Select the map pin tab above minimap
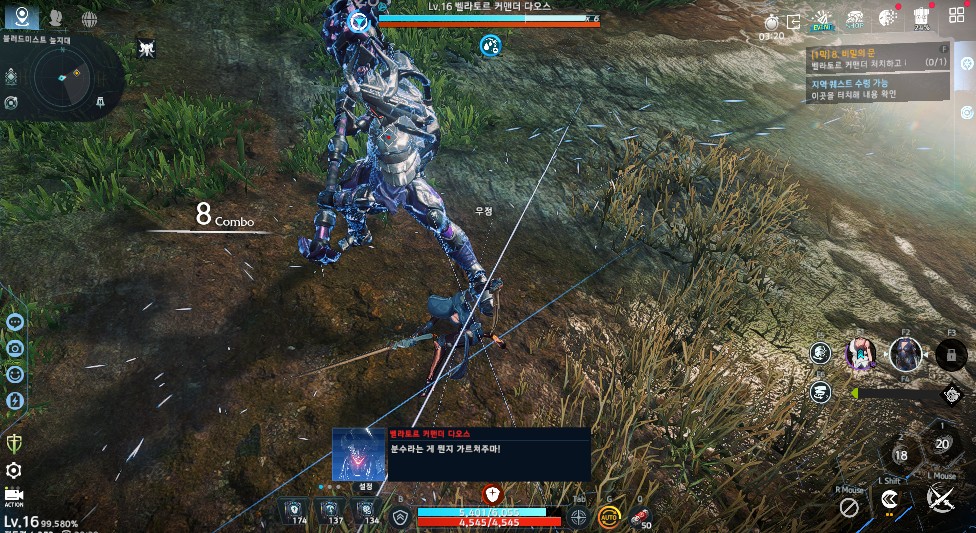976x533 pixels. [20, 18]
